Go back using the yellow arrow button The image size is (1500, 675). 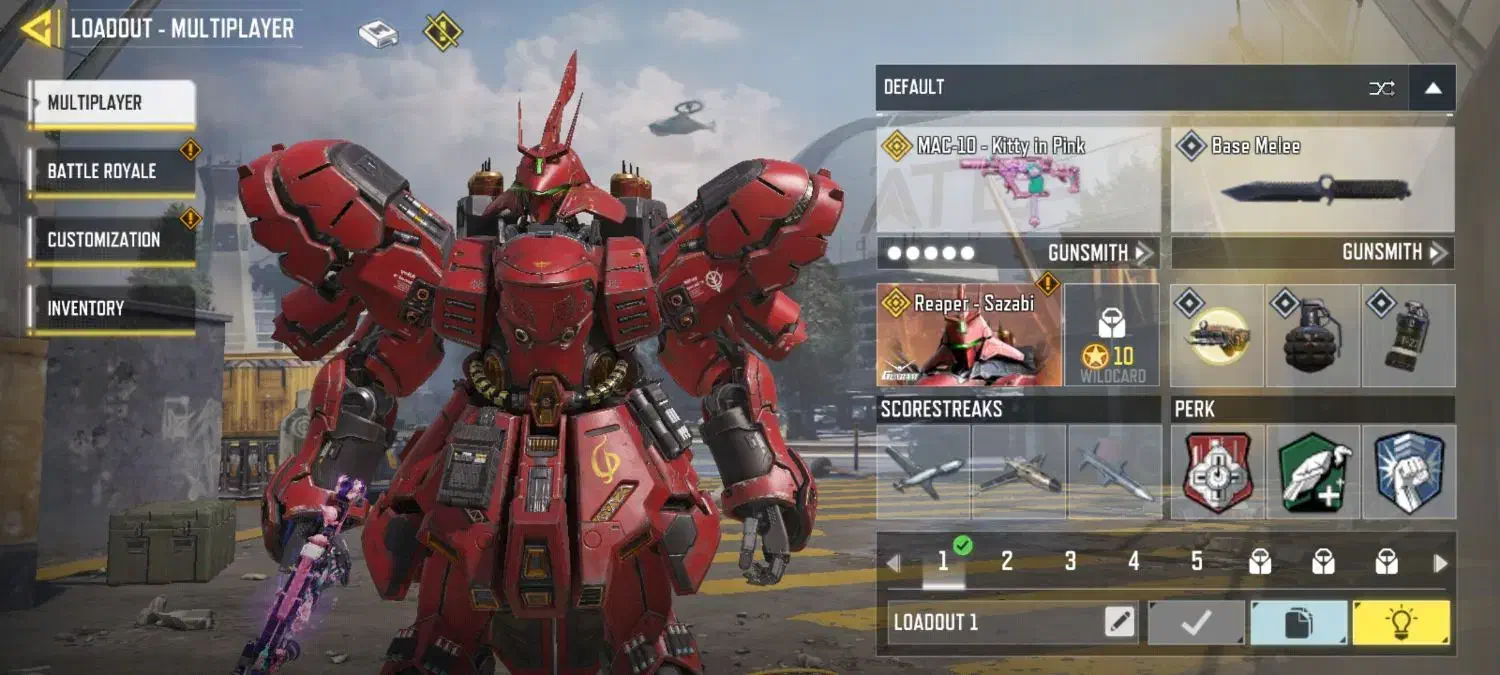[x=38, y=29]
